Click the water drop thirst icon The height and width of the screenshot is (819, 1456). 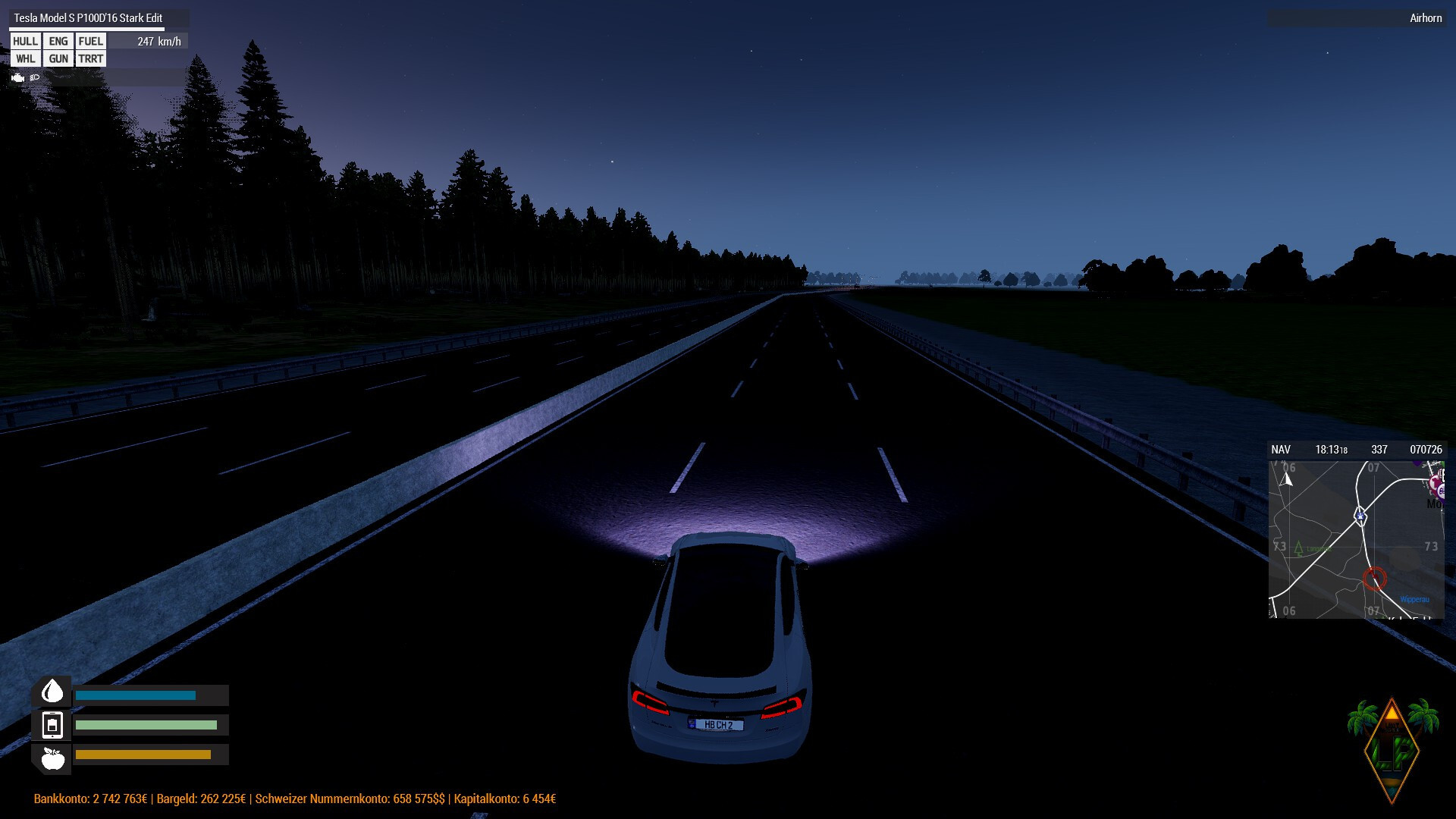[52, 692]
